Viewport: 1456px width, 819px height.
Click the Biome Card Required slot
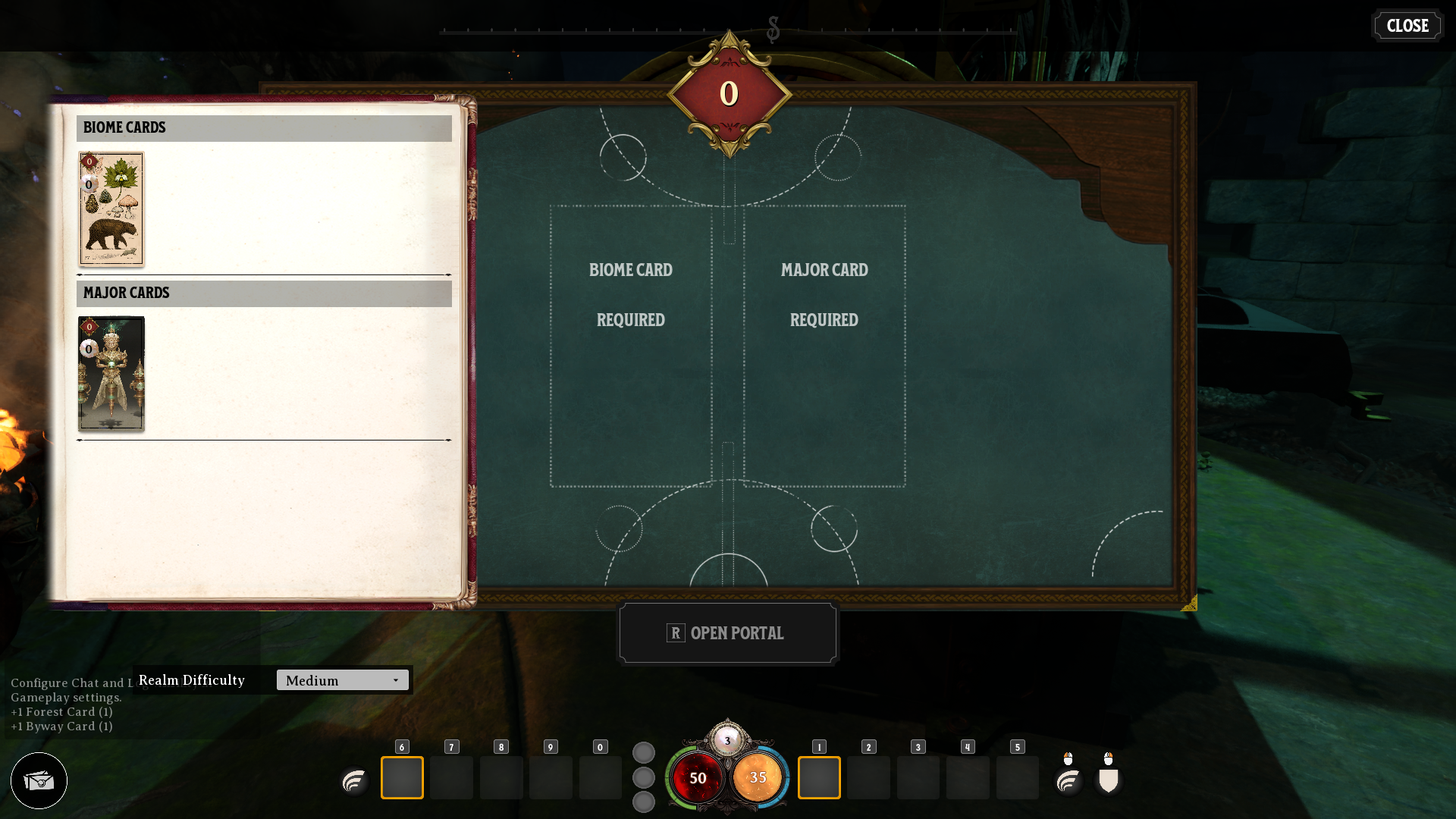coord(630,343)
